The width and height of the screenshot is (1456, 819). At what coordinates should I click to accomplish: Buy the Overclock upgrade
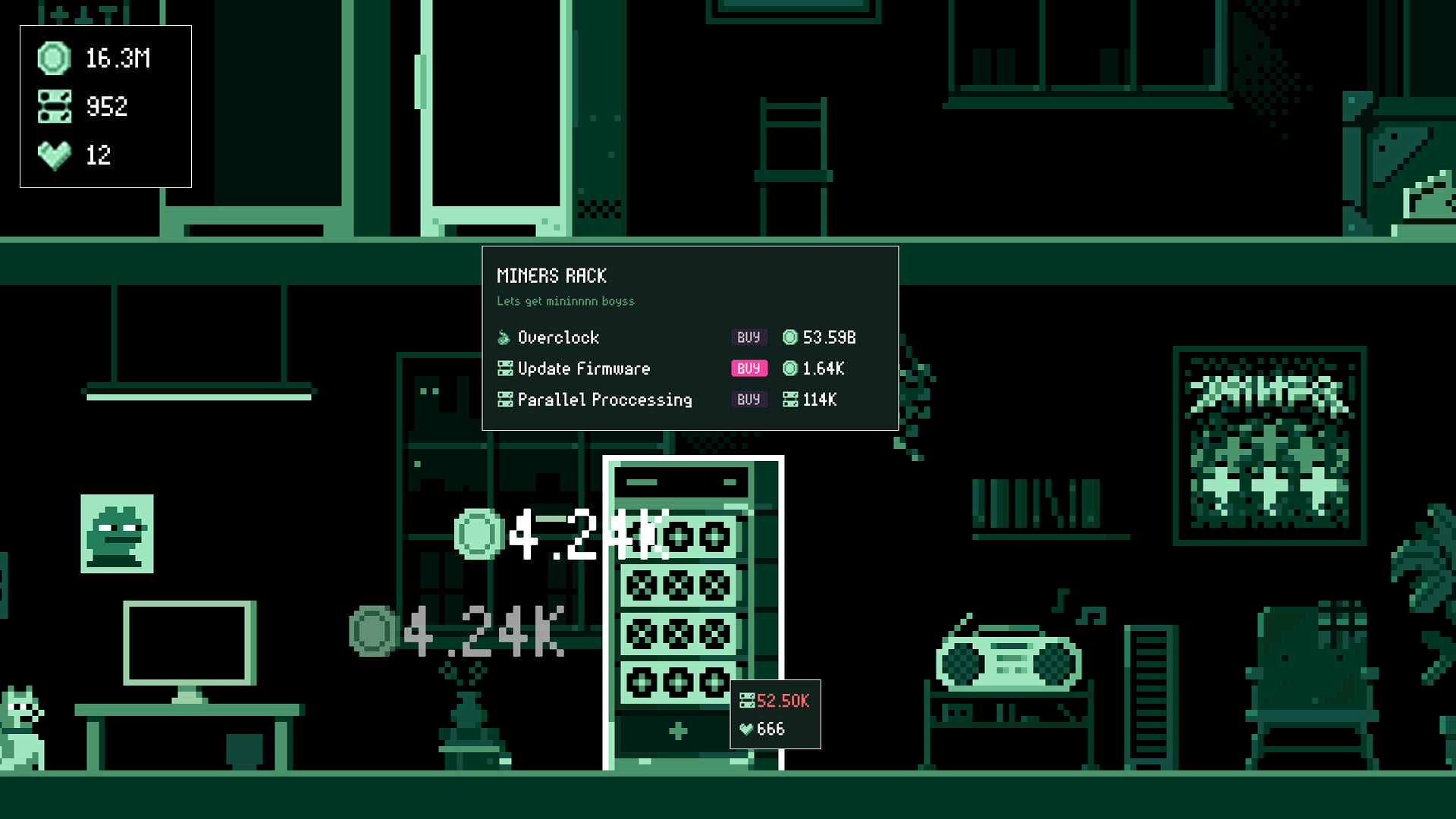pos(748,337)
